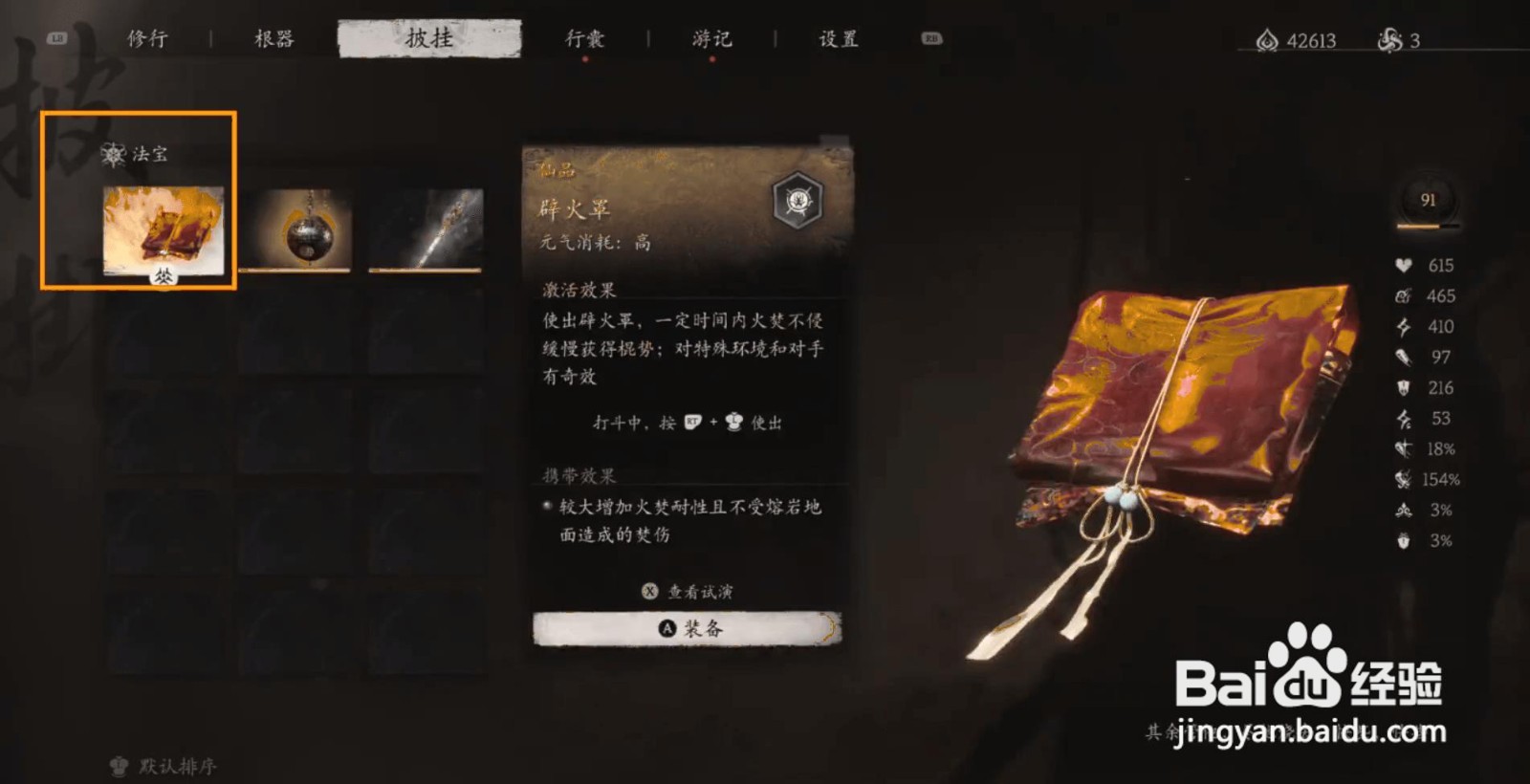Image resolution: width=1530 pixels, height=784 pixels.
Task: Click the level 91 experience progress bar
Action: point(1427,226)
